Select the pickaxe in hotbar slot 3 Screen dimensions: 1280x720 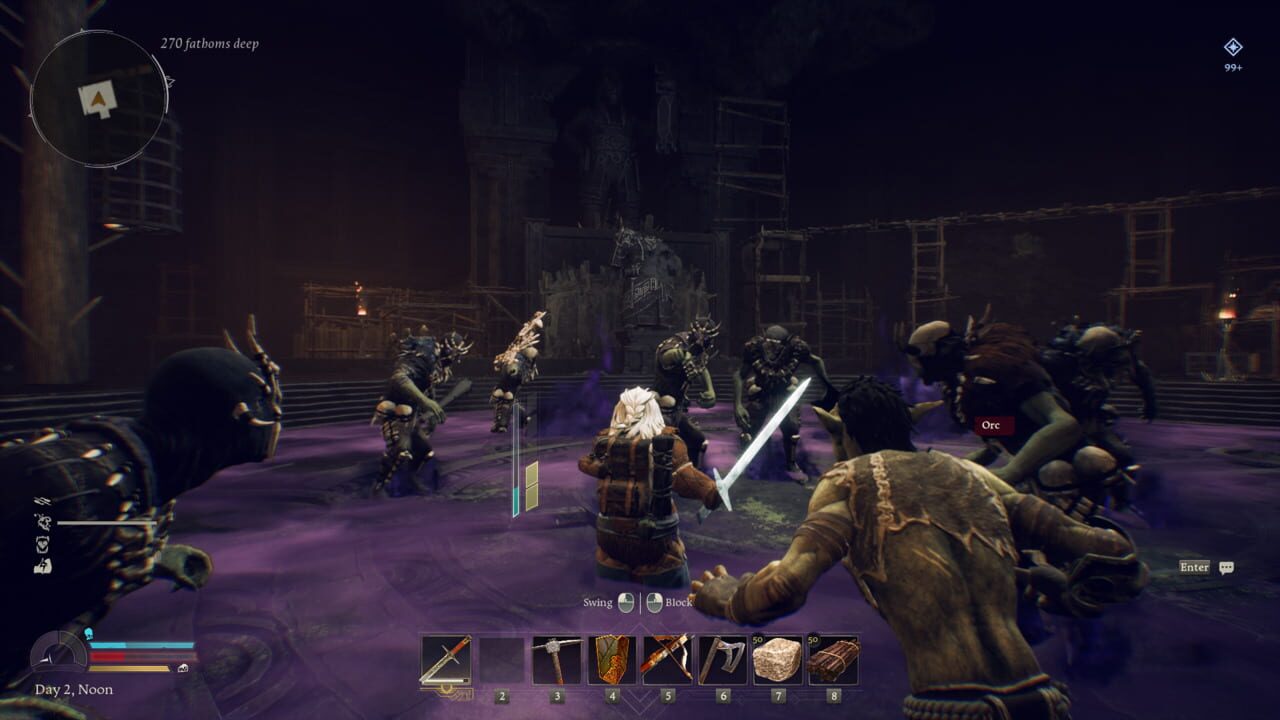tap(555, 660)
